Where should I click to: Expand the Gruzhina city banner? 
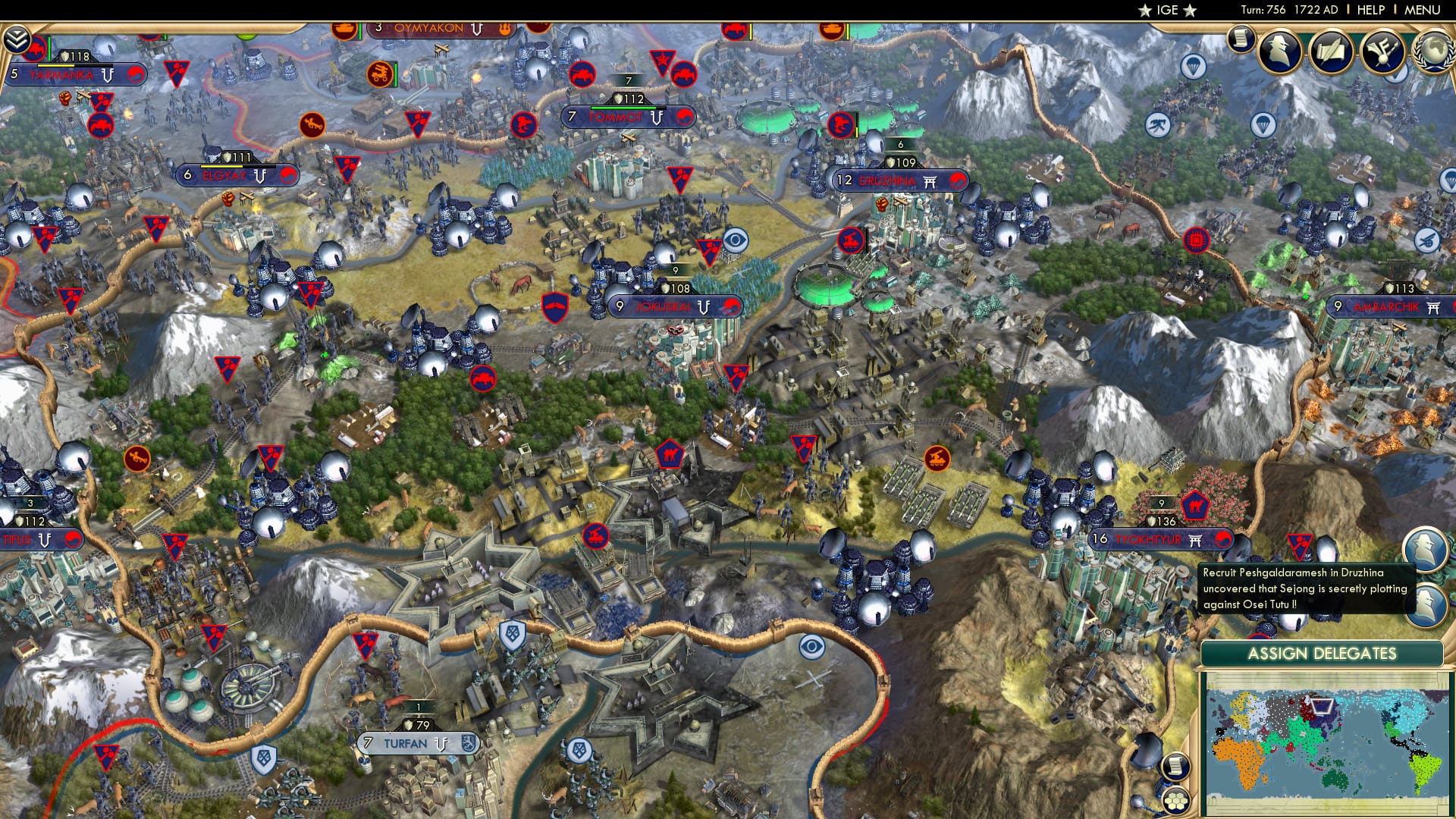point(899,181)
